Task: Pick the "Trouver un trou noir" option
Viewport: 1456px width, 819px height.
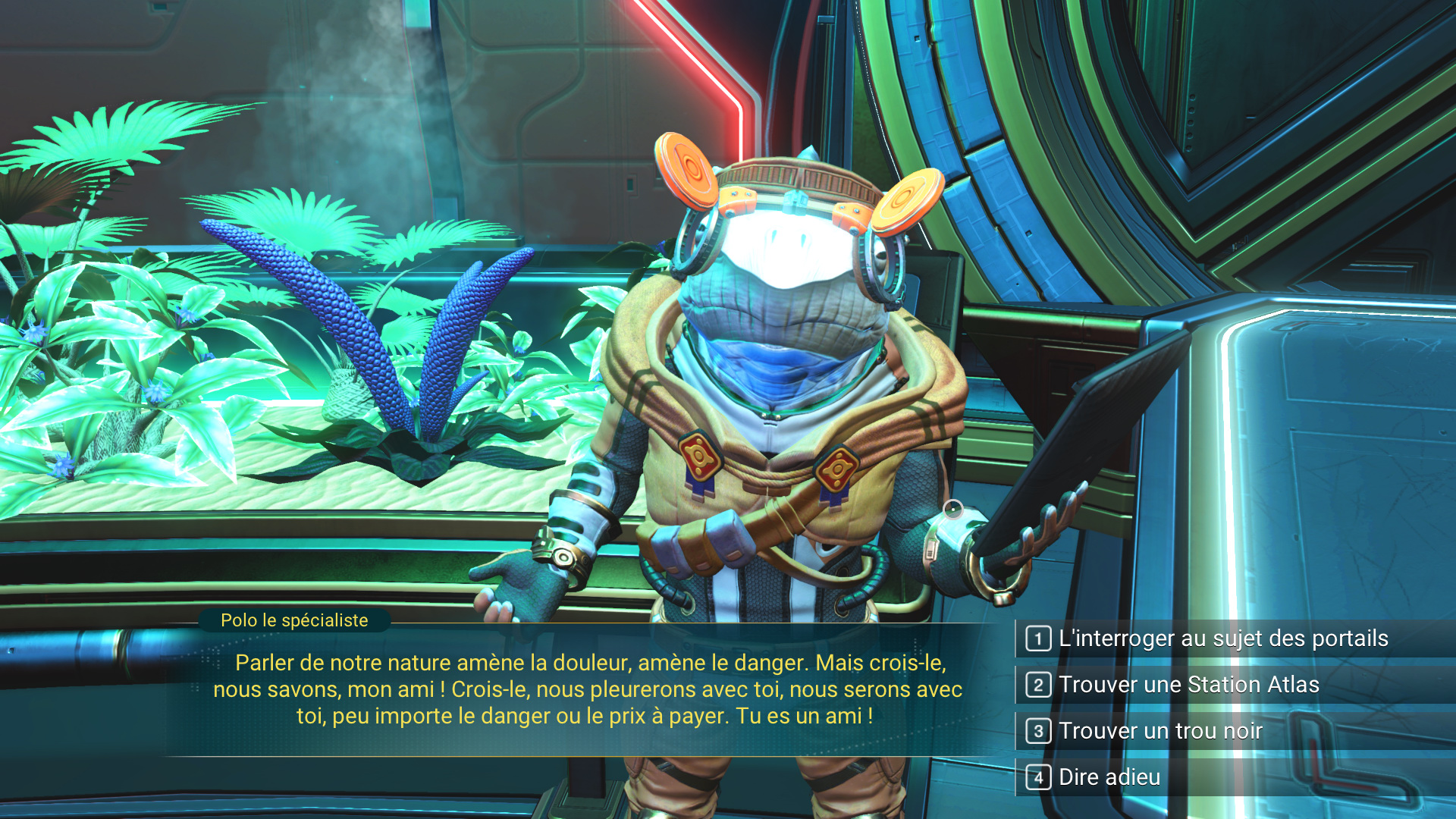Action: pos(1160,731)
